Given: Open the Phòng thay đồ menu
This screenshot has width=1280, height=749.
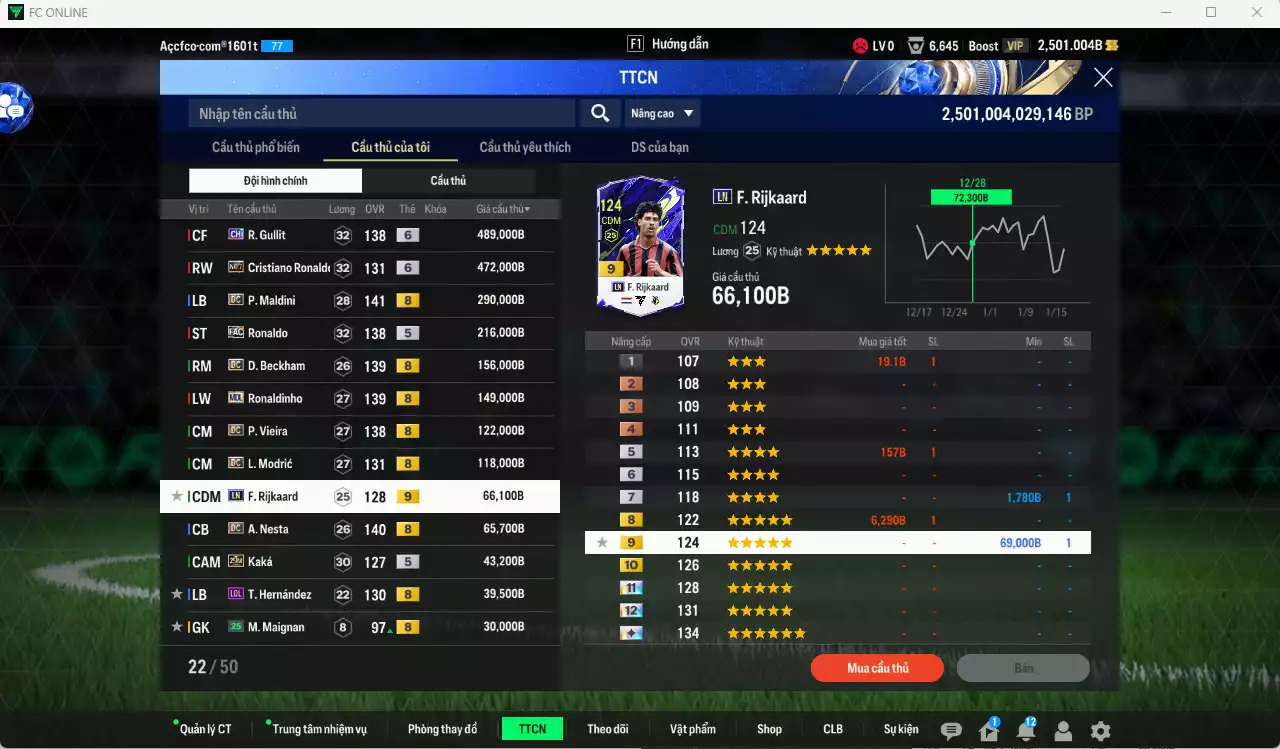Looking at the screenshot, I should [442, 728].
